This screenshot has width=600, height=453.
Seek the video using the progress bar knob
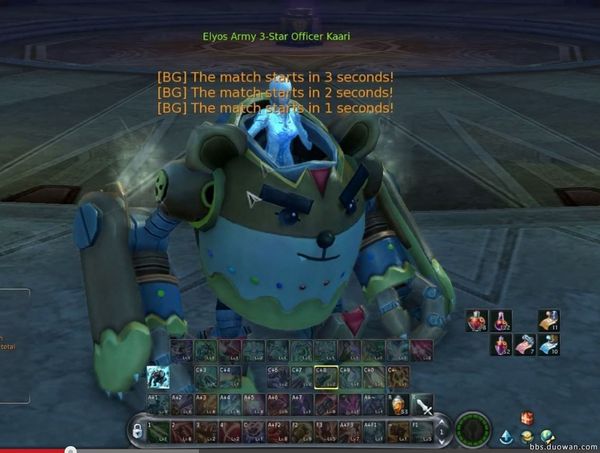[x=71, y=449]
